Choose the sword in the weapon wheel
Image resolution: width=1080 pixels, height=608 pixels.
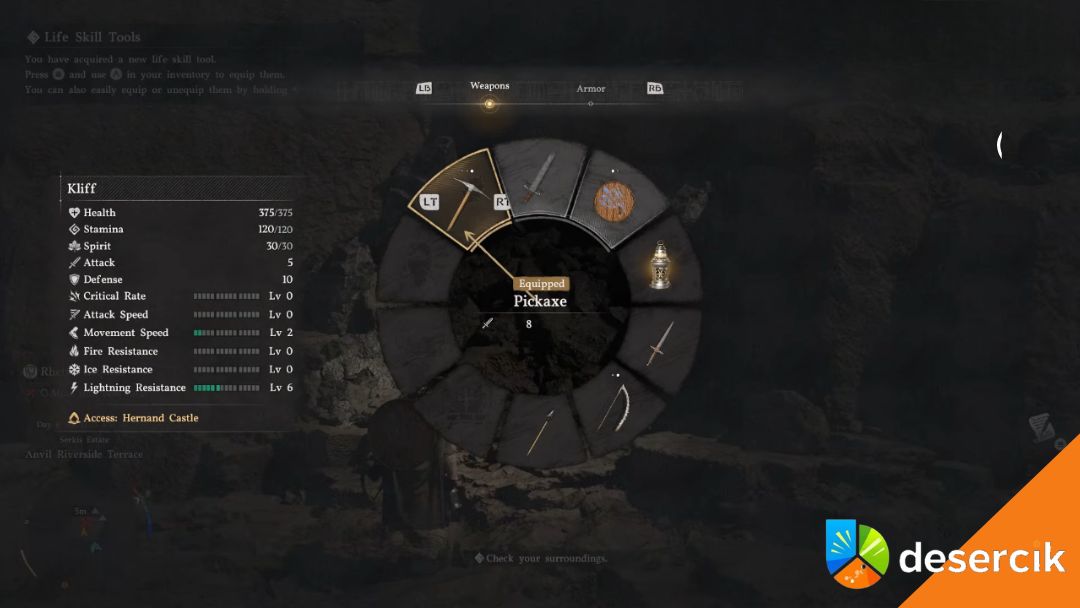pyautogui.click(x=538, y=179)
